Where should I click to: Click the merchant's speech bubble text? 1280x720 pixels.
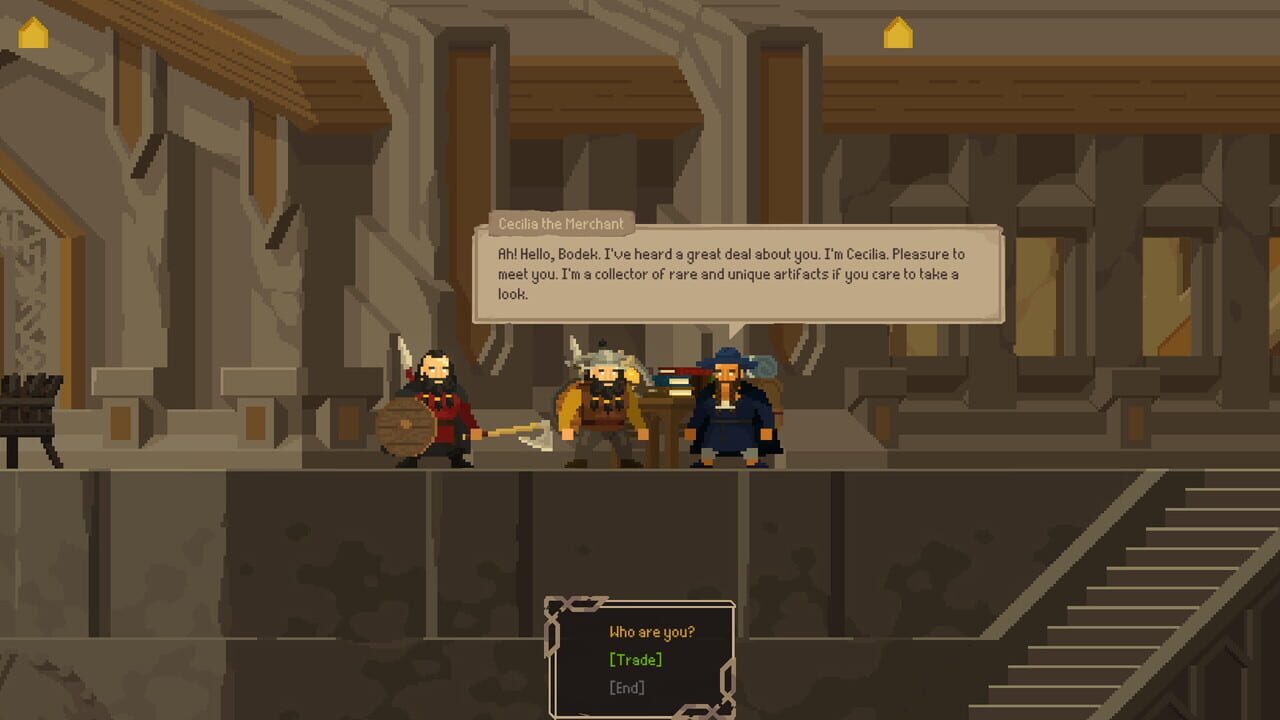coord(725,270)
